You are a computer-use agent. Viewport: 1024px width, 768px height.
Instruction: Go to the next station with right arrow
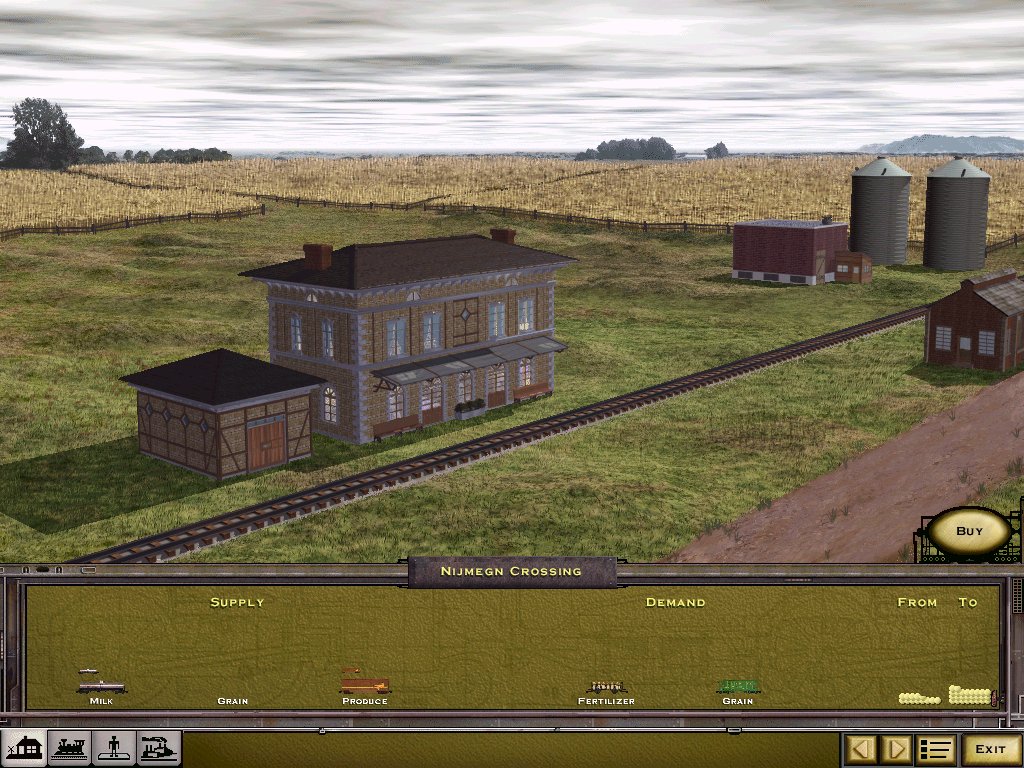pyautogui.click(x=897, y=749)
